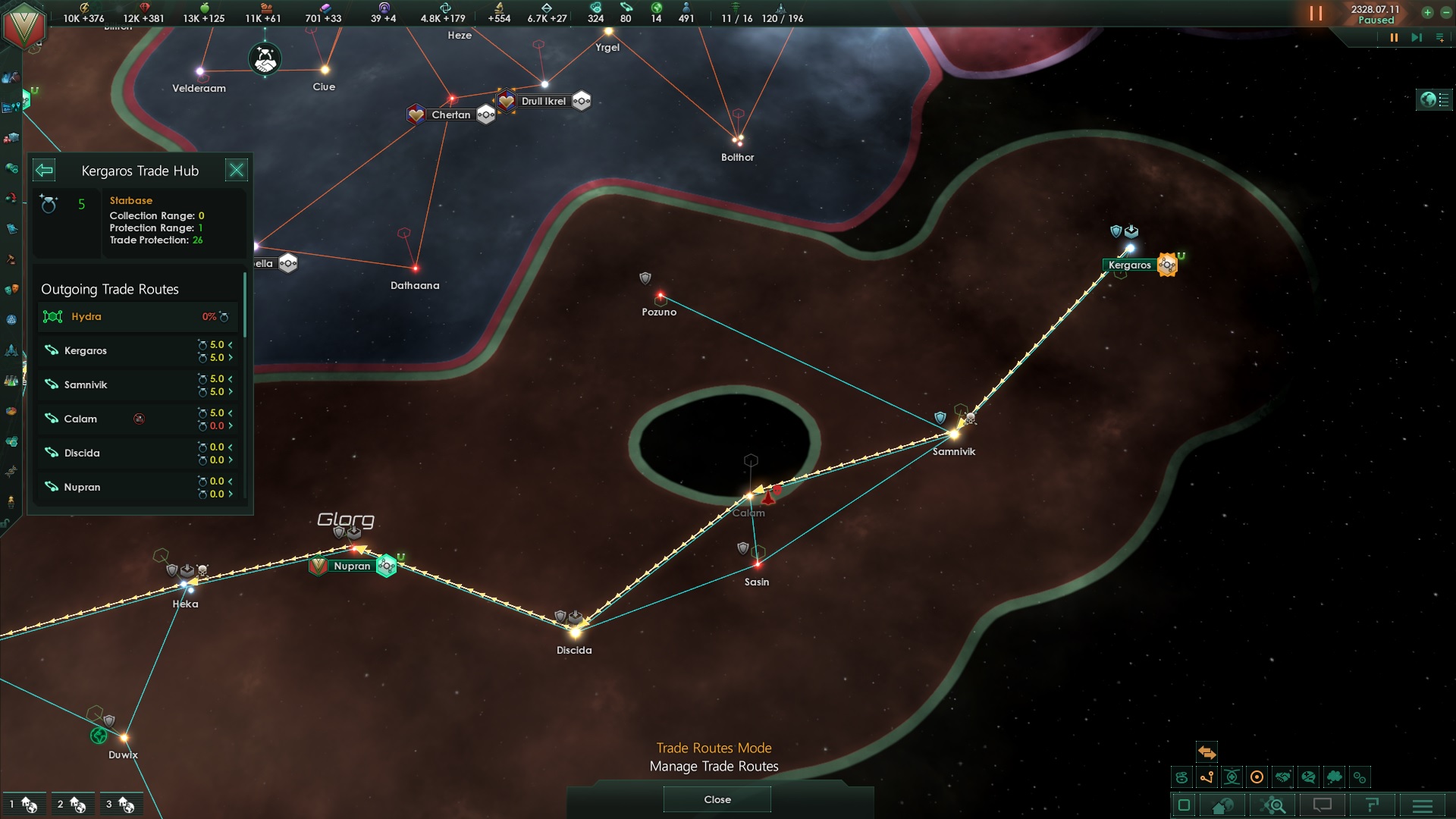Expand the Calam trade route entry
This screenshot has height=819, width=1456.
(x=136, y=419)
